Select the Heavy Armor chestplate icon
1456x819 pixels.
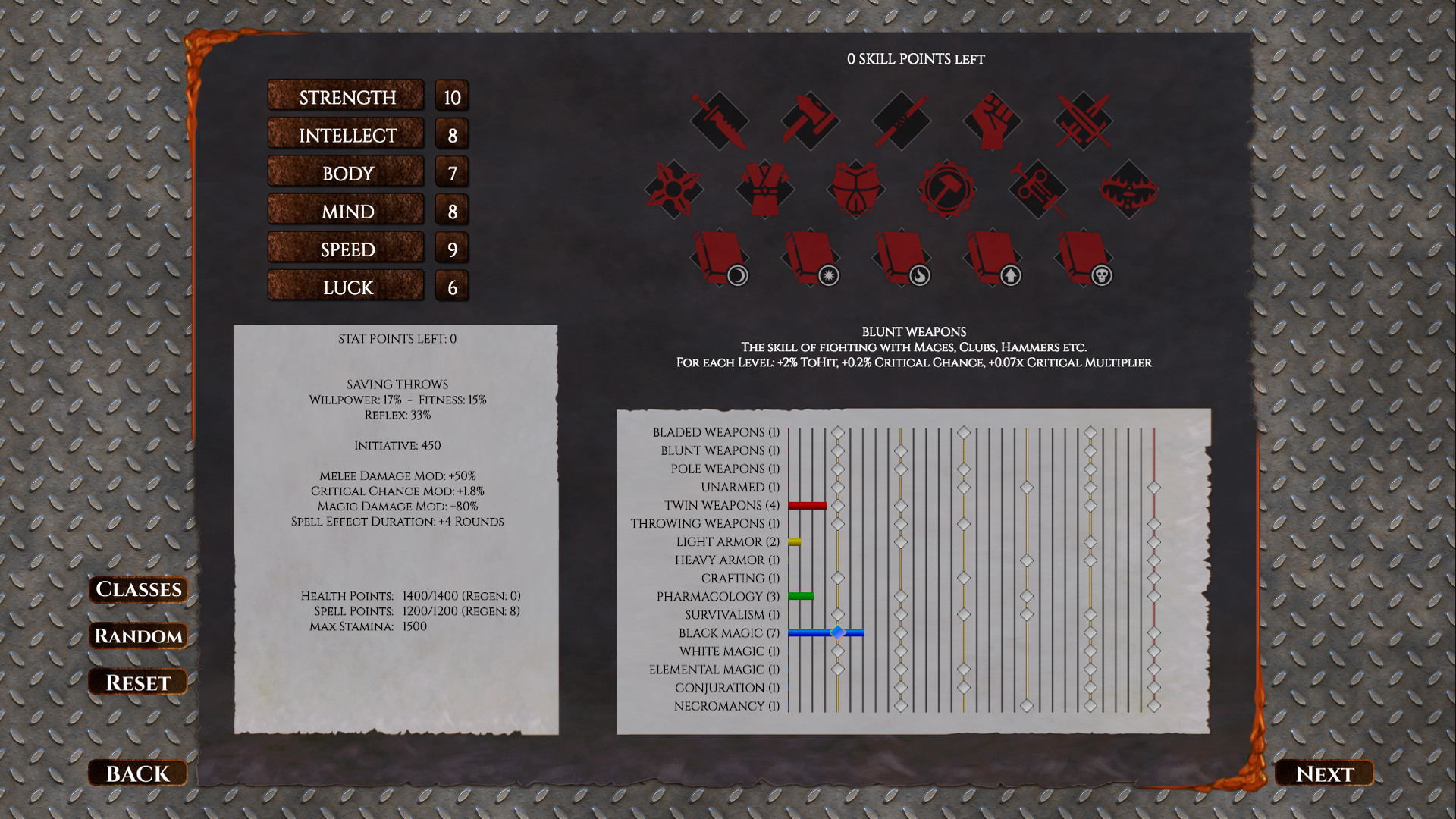[855, 190]
